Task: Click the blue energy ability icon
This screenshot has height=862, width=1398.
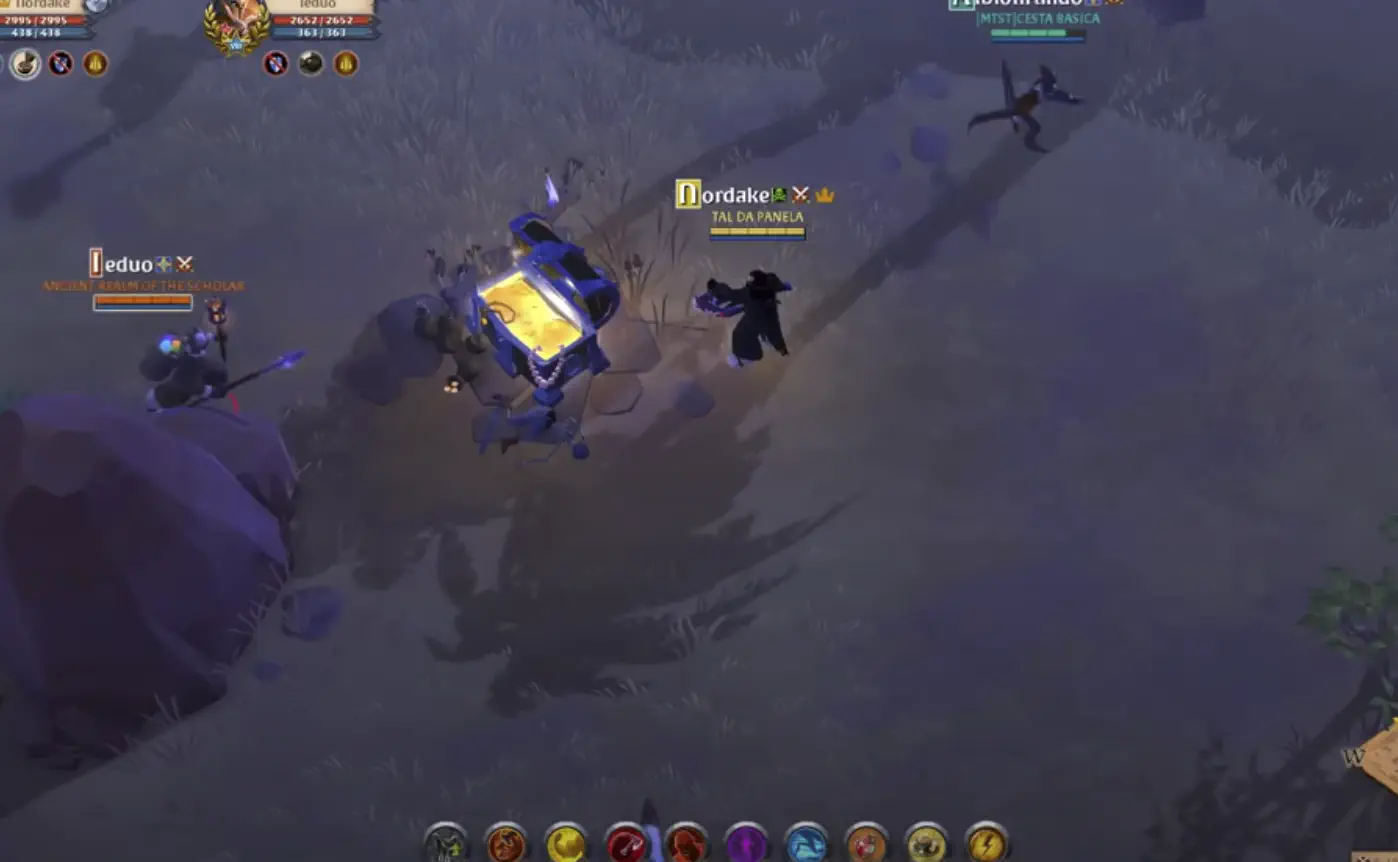Action: coord(805,845)
